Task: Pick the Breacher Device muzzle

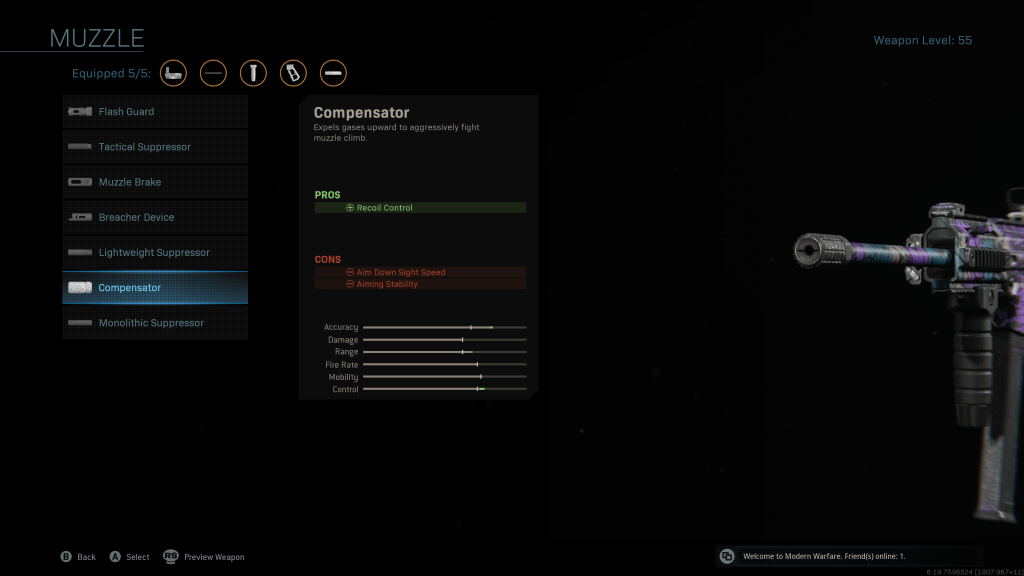Action: pyautogui.click(x=155, y=217)
